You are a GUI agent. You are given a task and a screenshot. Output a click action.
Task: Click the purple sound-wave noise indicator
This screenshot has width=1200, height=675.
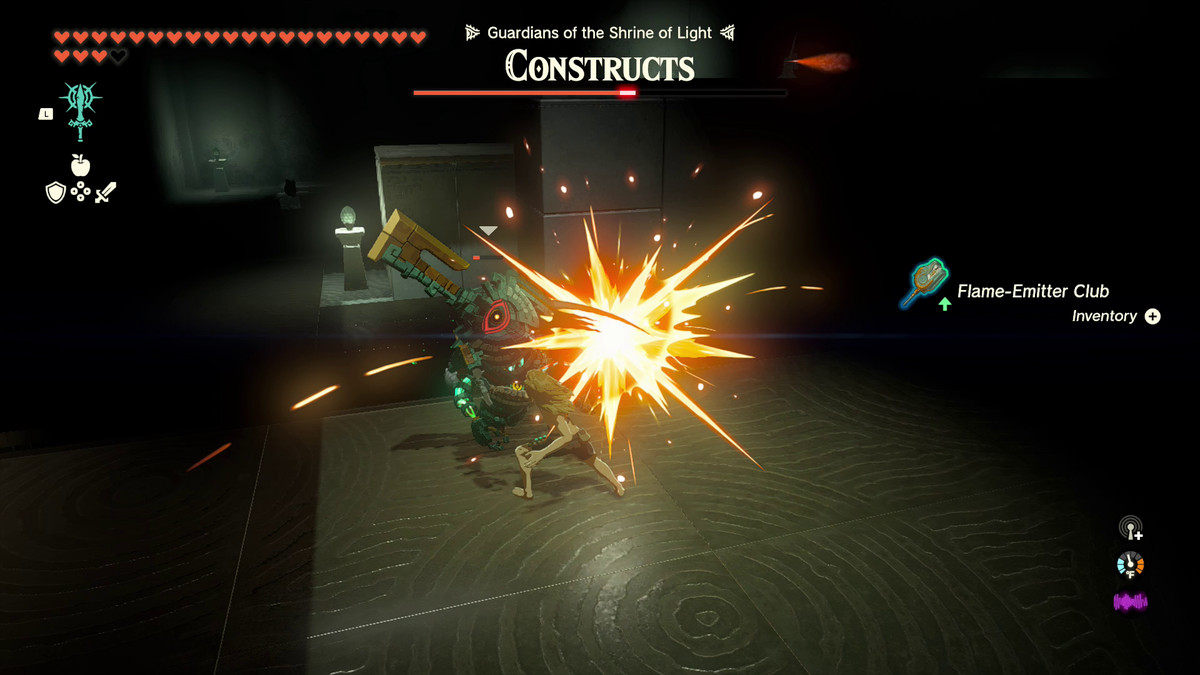pyautogui.click(x=1131, y=602)
